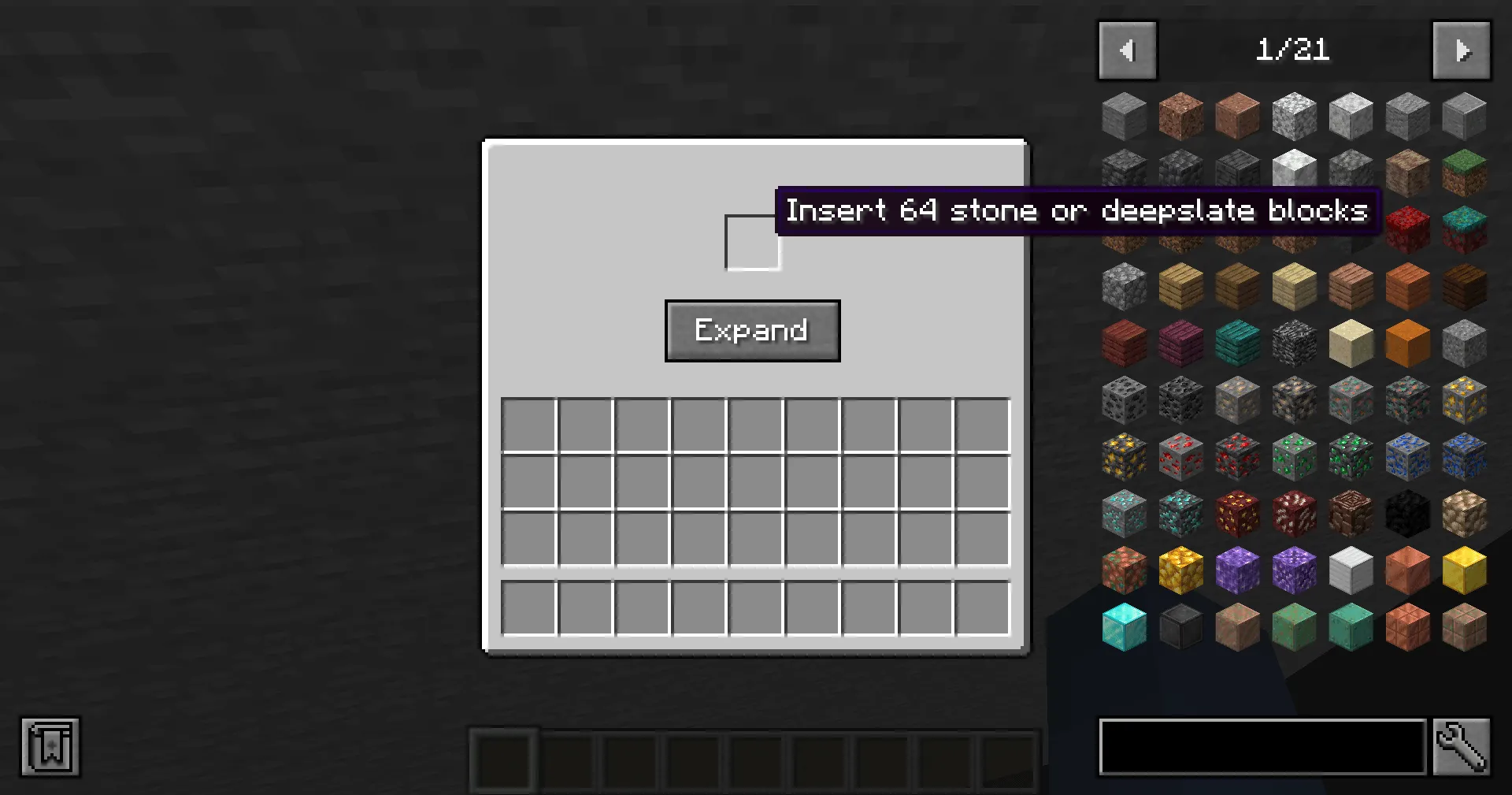Click the Expand button
The height and width of the screenshot is (795, 1512).
(x=752, y=331)
